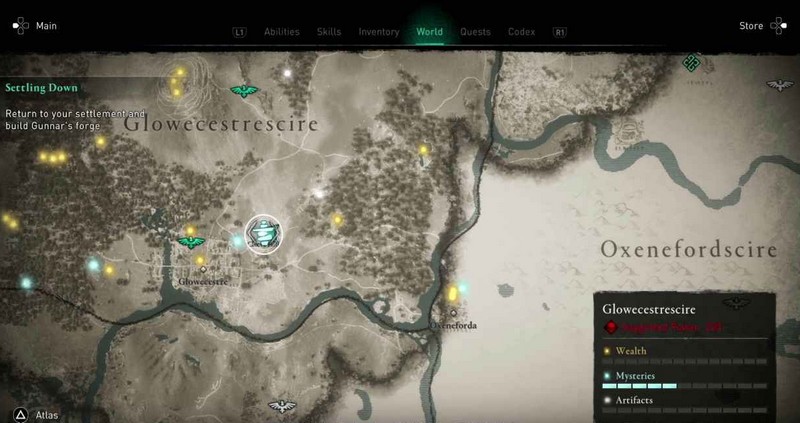Select the World tab
This screenshot has height=423, width=800.
pyautogui.click(x=431, y=32)
